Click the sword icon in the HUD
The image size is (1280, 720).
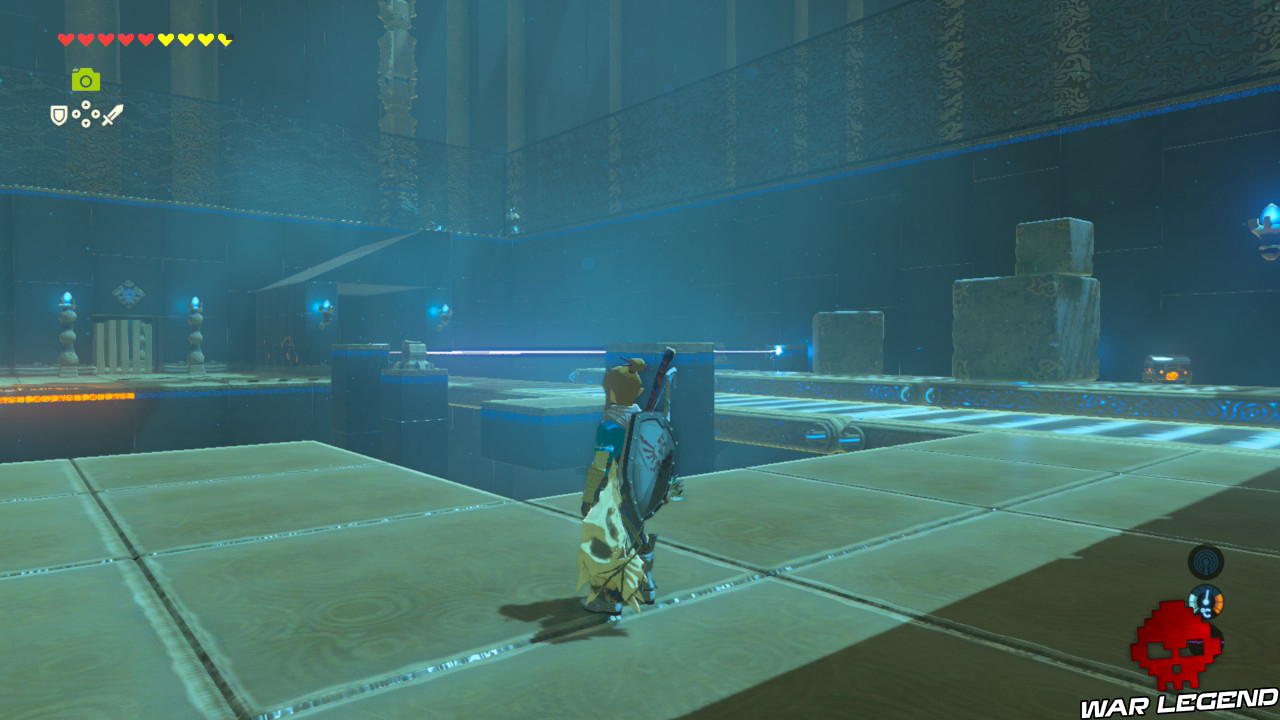click(x=113, y=116)
